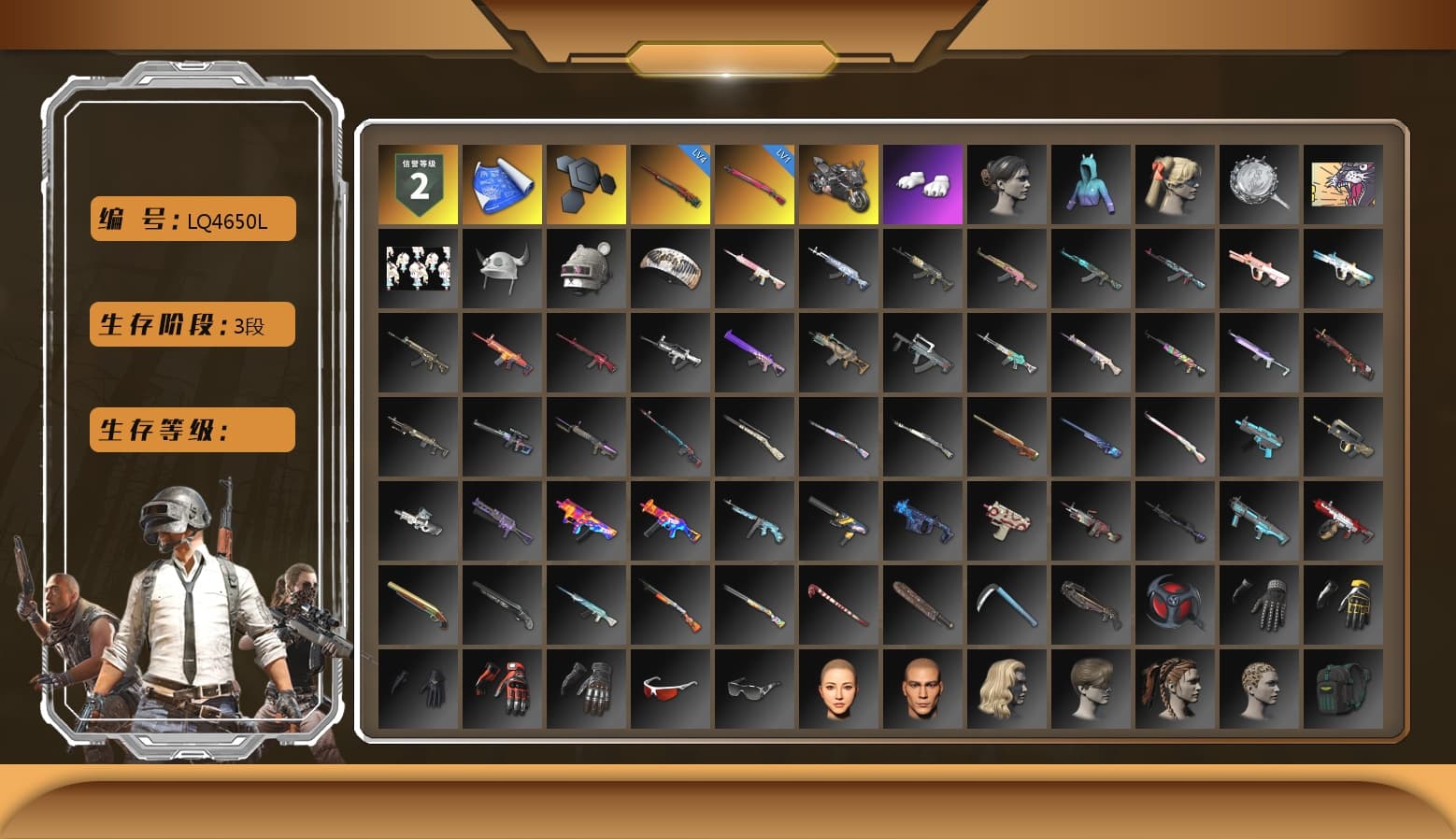Select the red sport sunglasses
Image resolution: width=1456 pixels, height=839 pixels.
[x=670, y=687]
